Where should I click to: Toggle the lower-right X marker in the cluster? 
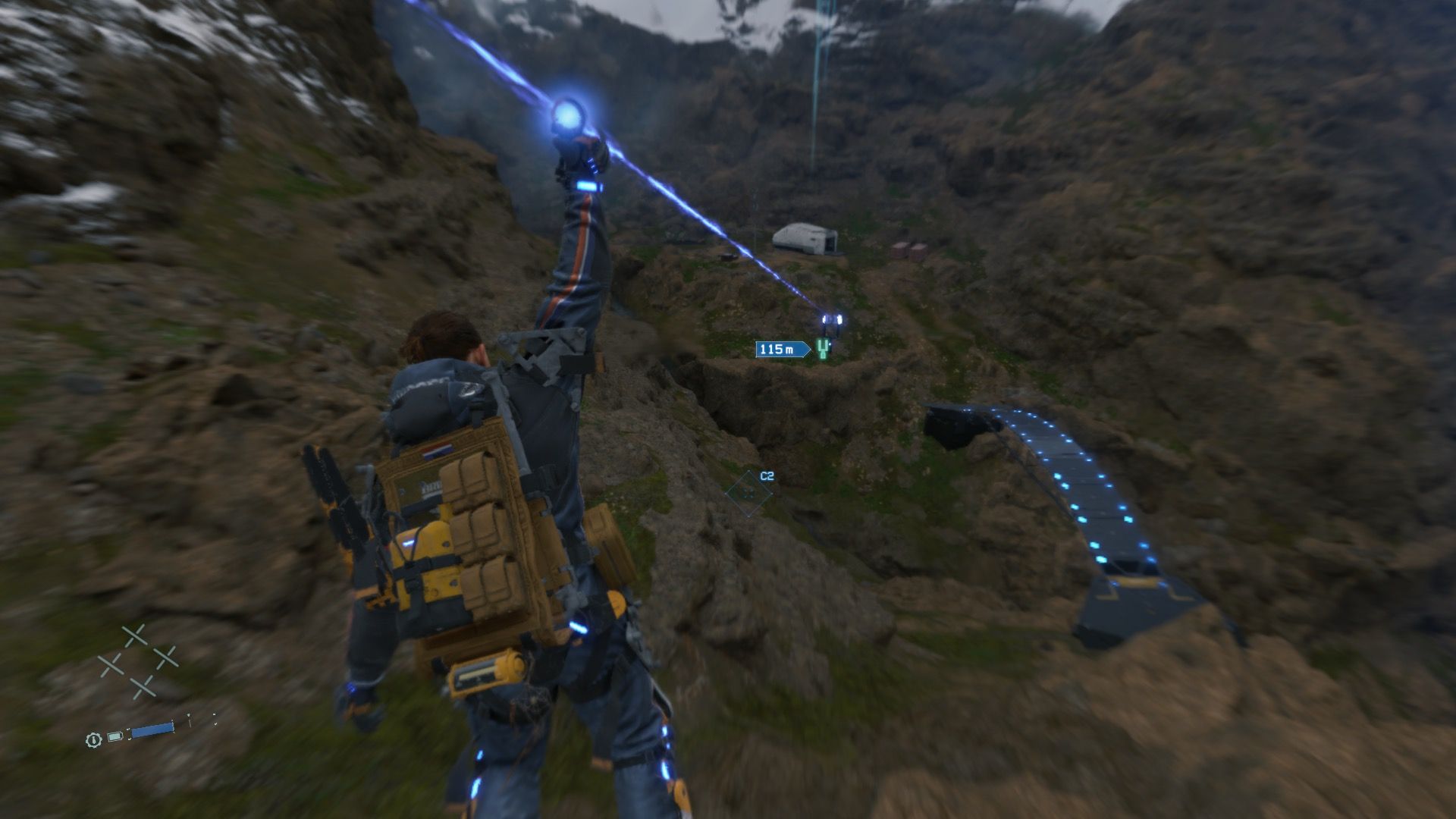tap(165, 657)
